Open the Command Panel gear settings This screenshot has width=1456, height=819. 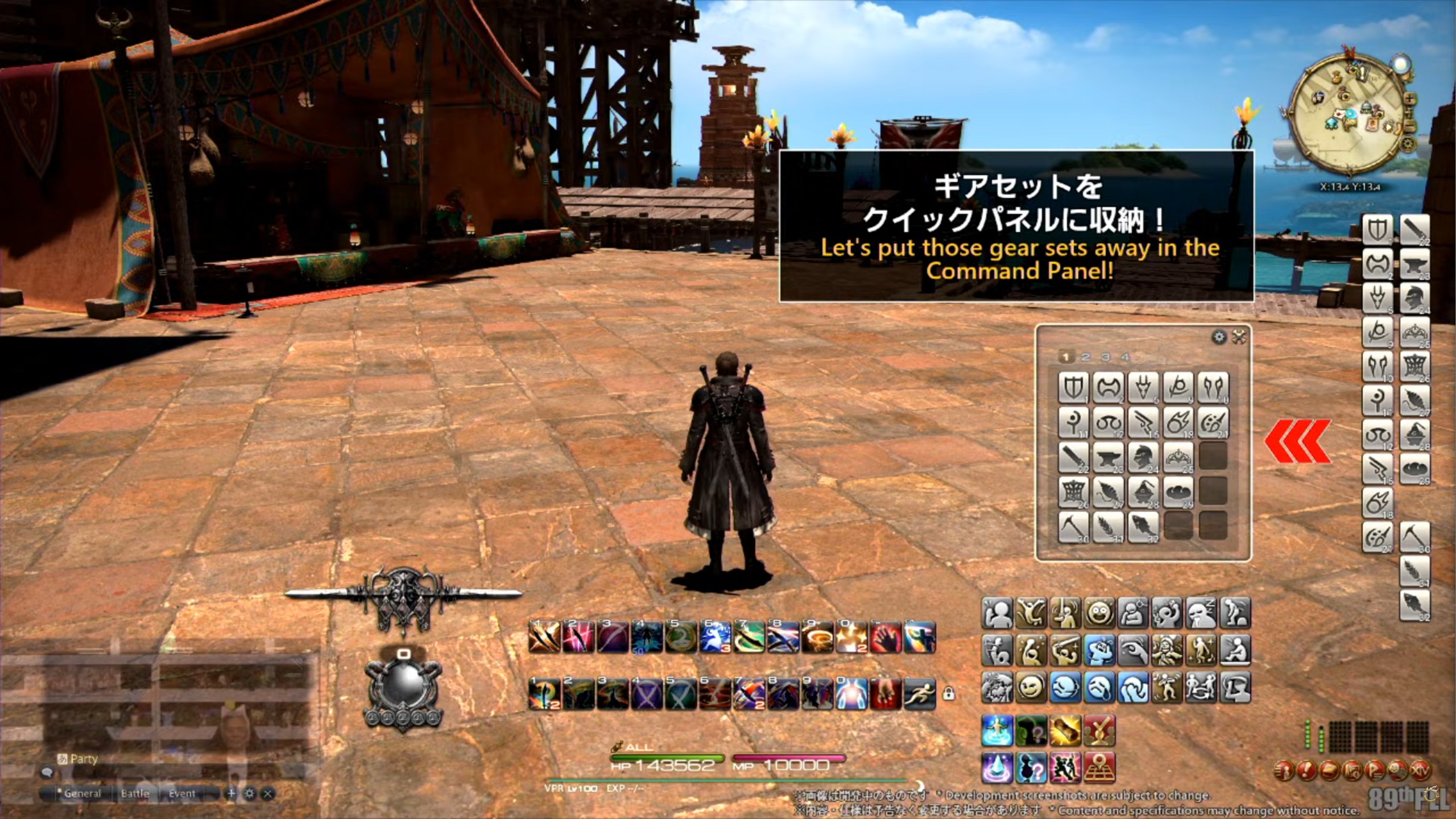(1219, 337)
